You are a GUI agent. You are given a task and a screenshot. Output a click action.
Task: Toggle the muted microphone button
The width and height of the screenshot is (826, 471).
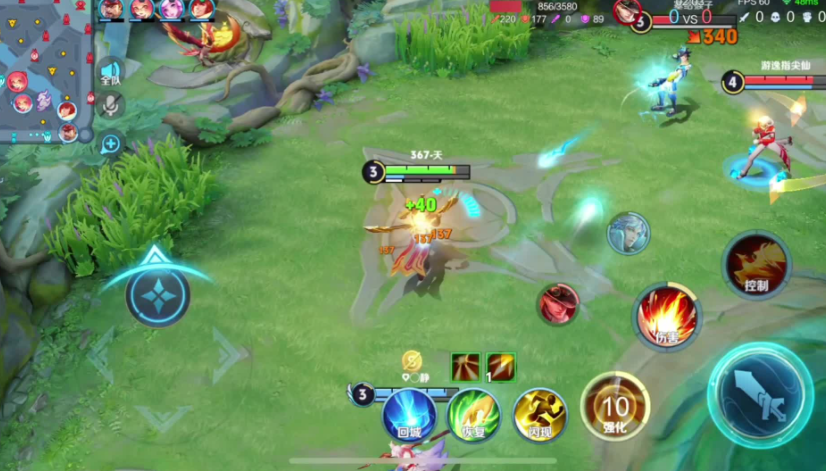111,104
